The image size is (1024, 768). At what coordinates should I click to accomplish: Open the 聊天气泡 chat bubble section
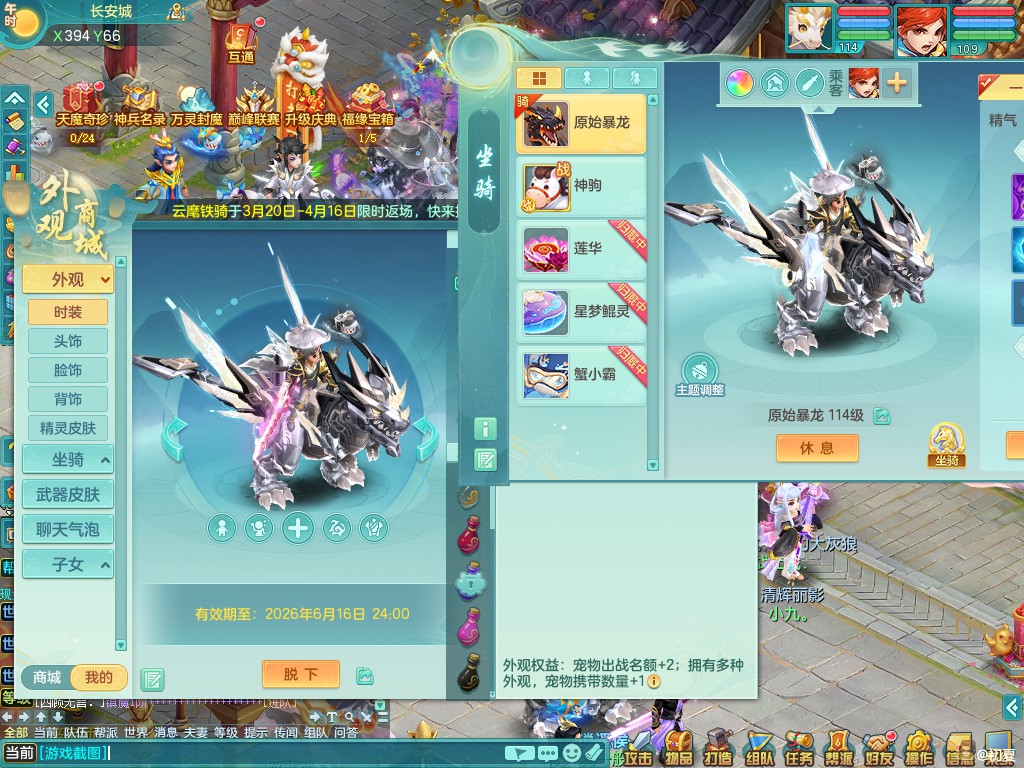click(x=68, y=530)
